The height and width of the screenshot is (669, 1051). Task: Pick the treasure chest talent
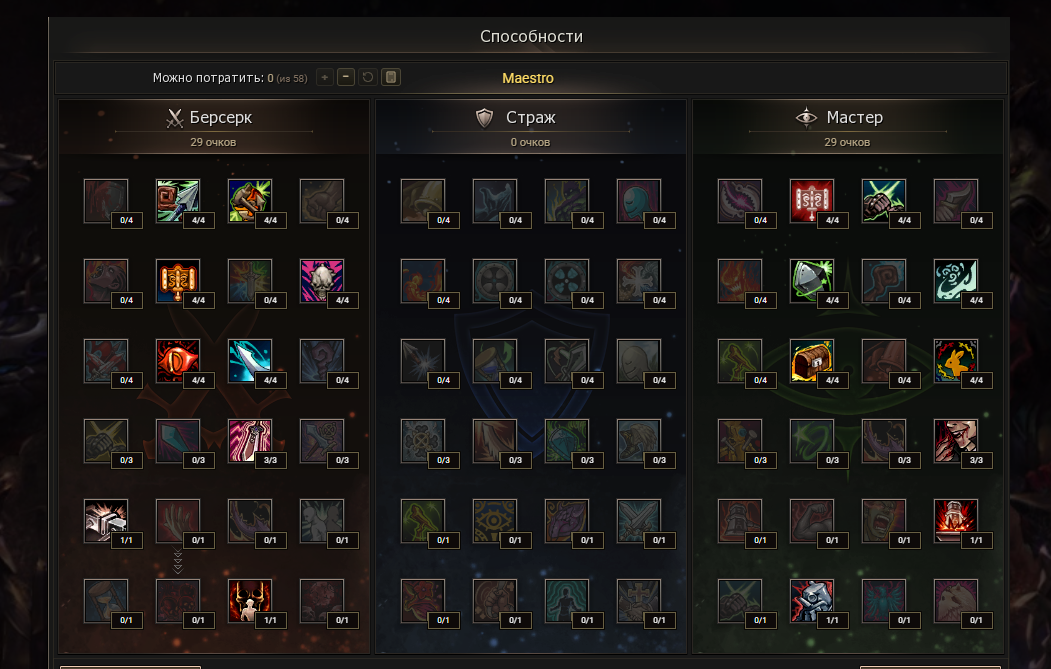pyautogui.click(x=812, y=361)
